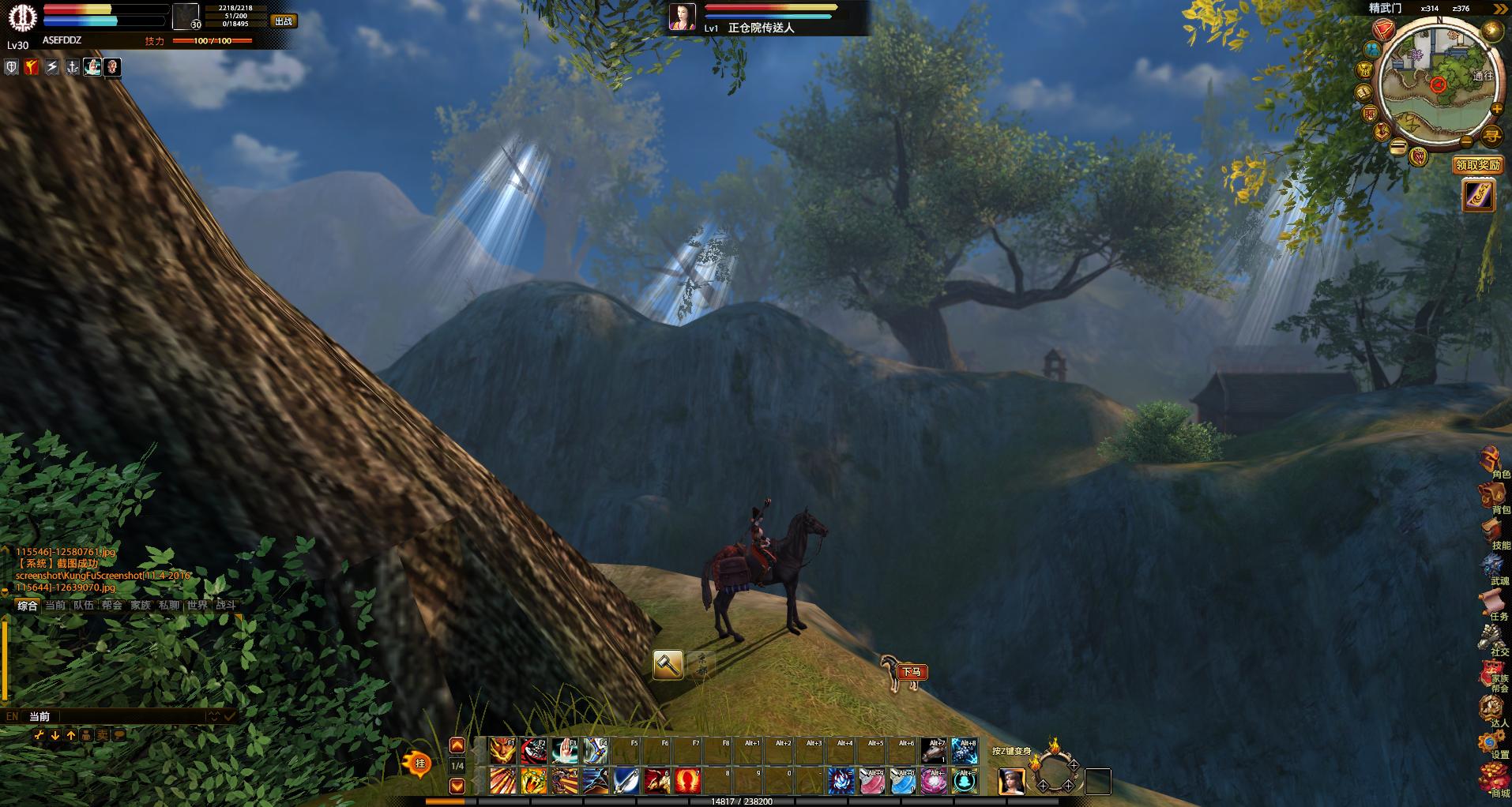Open the 任务 quest scroll
1512x807 pixels.
point(1492,606)
